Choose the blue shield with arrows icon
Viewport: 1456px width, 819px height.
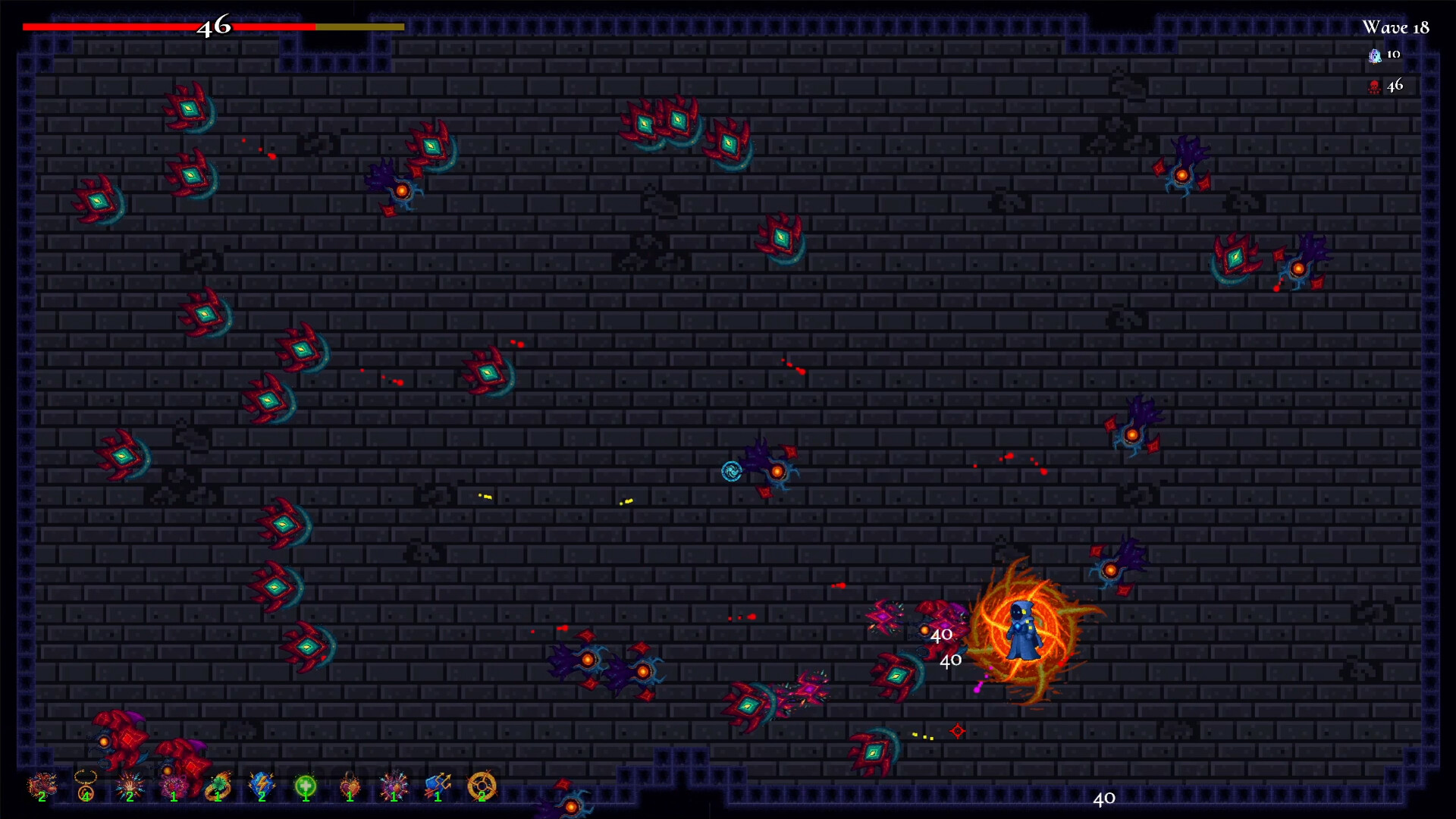click(x=438, y=786)
